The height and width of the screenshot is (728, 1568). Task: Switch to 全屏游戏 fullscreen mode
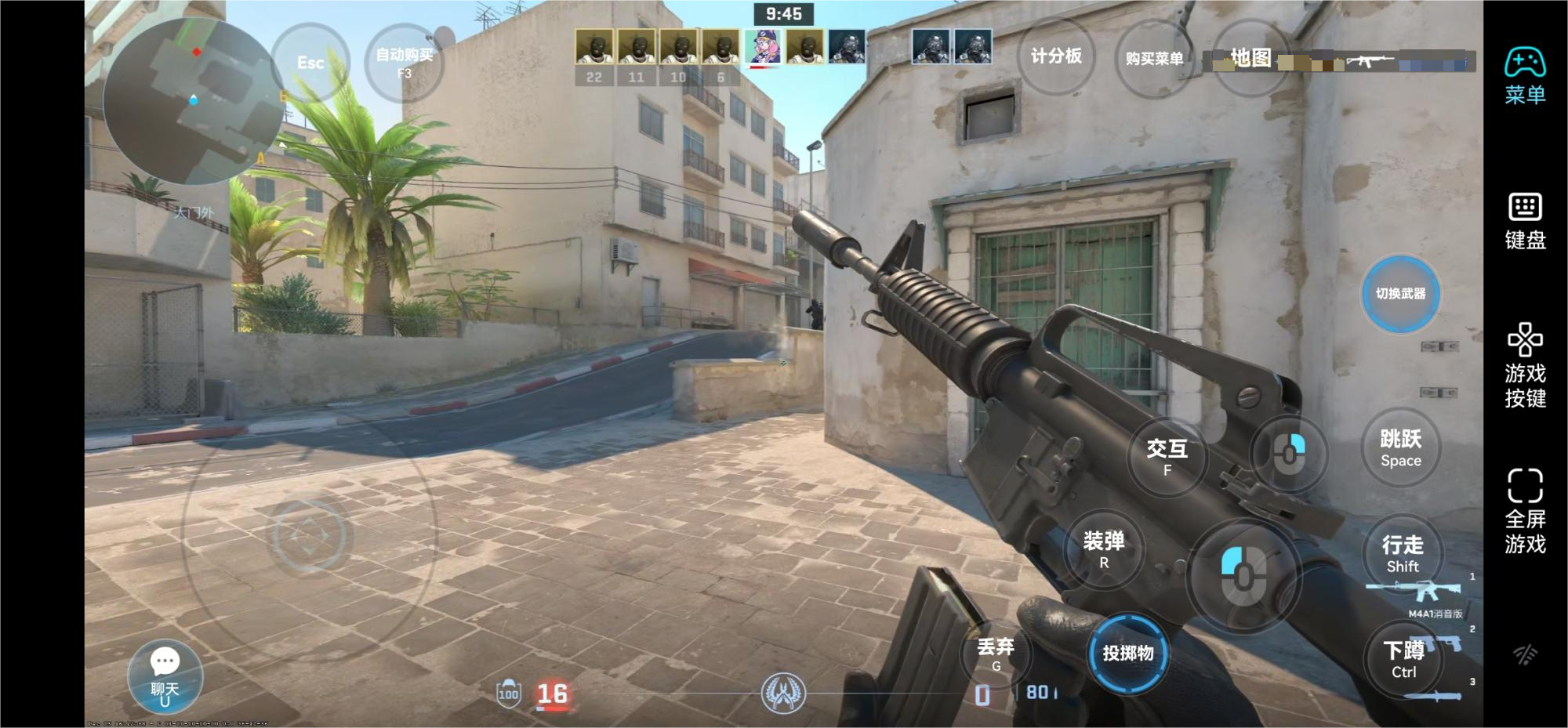[x=1525, y=511]
